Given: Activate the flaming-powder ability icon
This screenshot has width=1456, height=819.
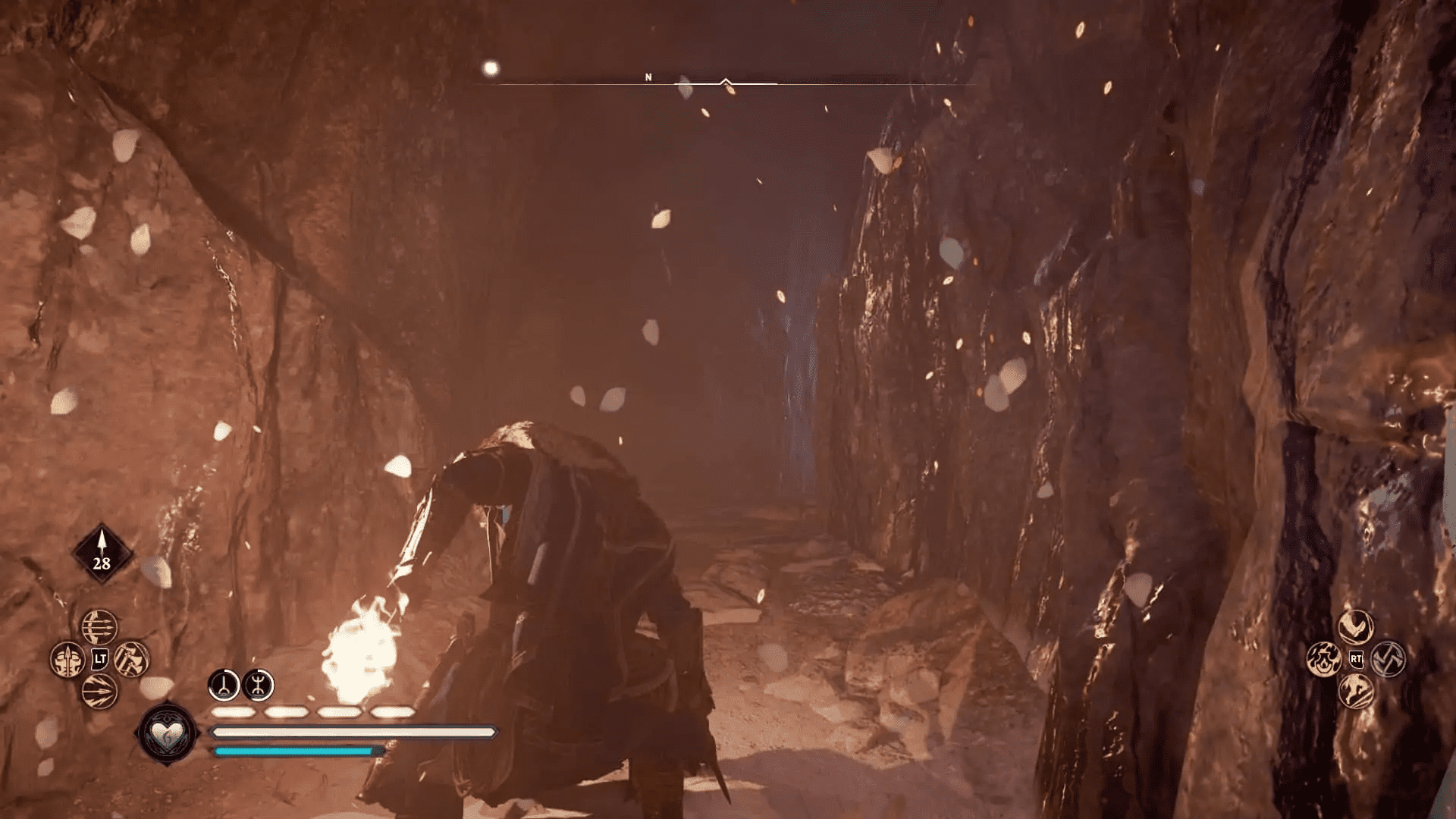Looking at the screenshot, I should [1324, 659].
